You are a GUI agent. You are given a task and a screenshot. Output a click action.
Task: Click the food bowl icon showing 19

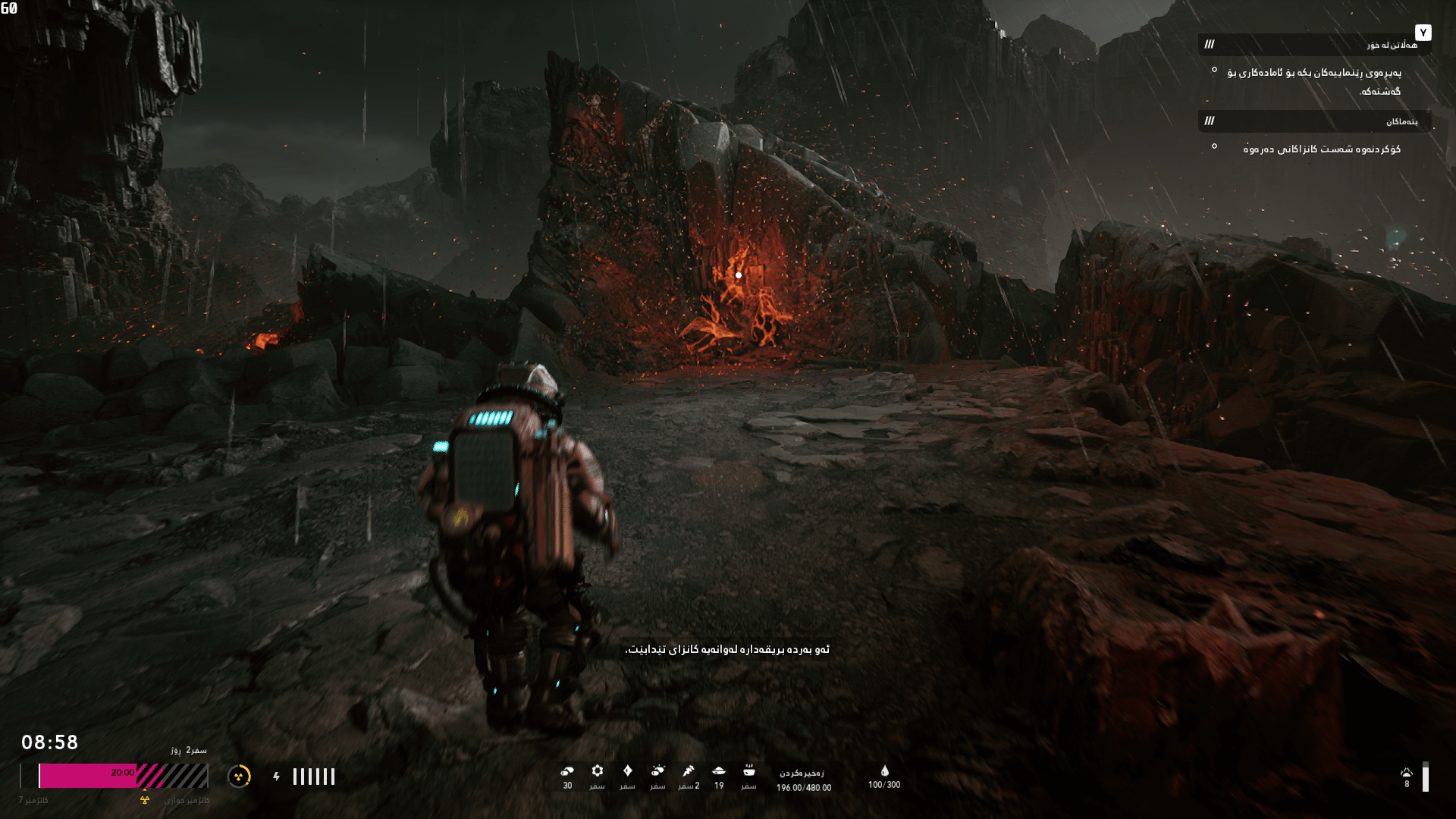[x=718, y=772]
